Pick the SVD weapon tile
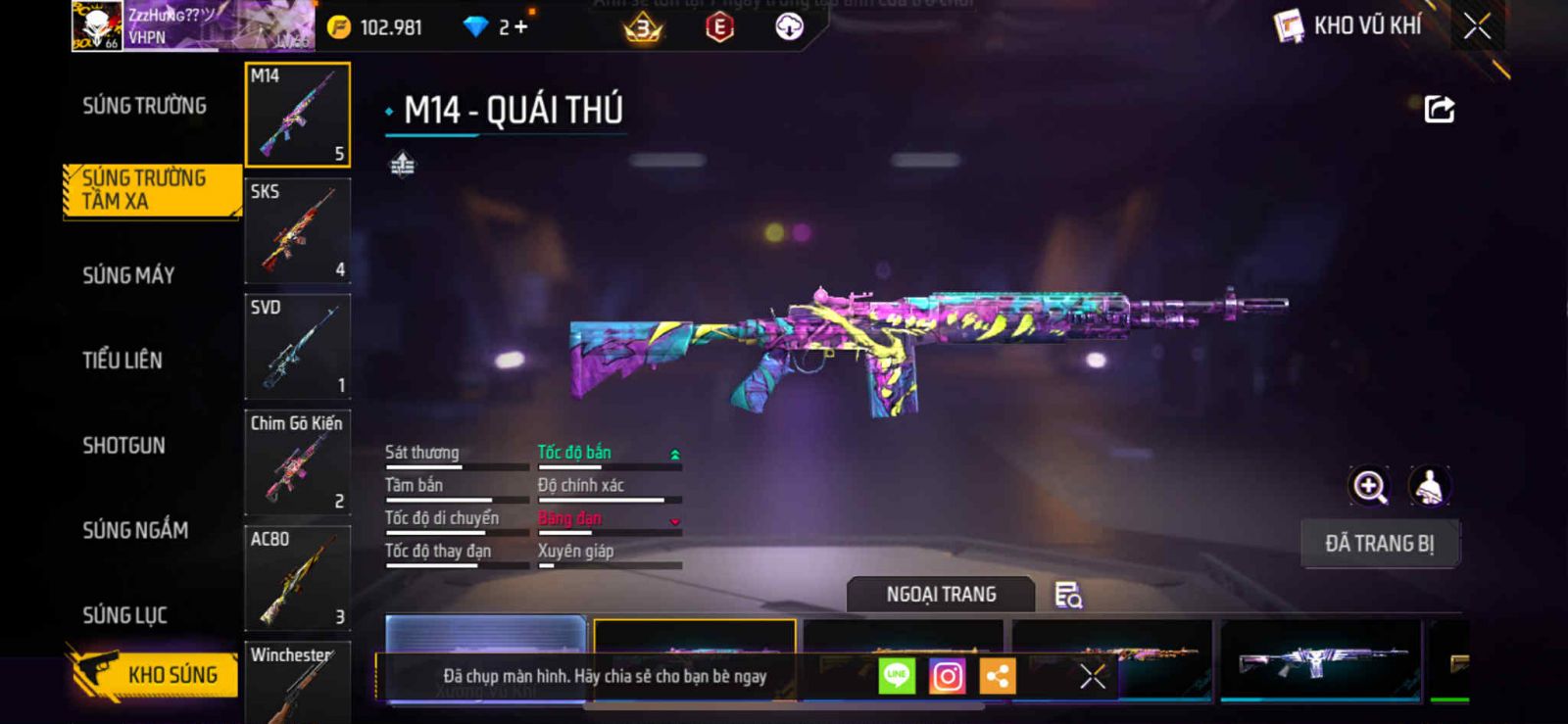Viewport: 1568px width, 724px height. click(297, 346)
